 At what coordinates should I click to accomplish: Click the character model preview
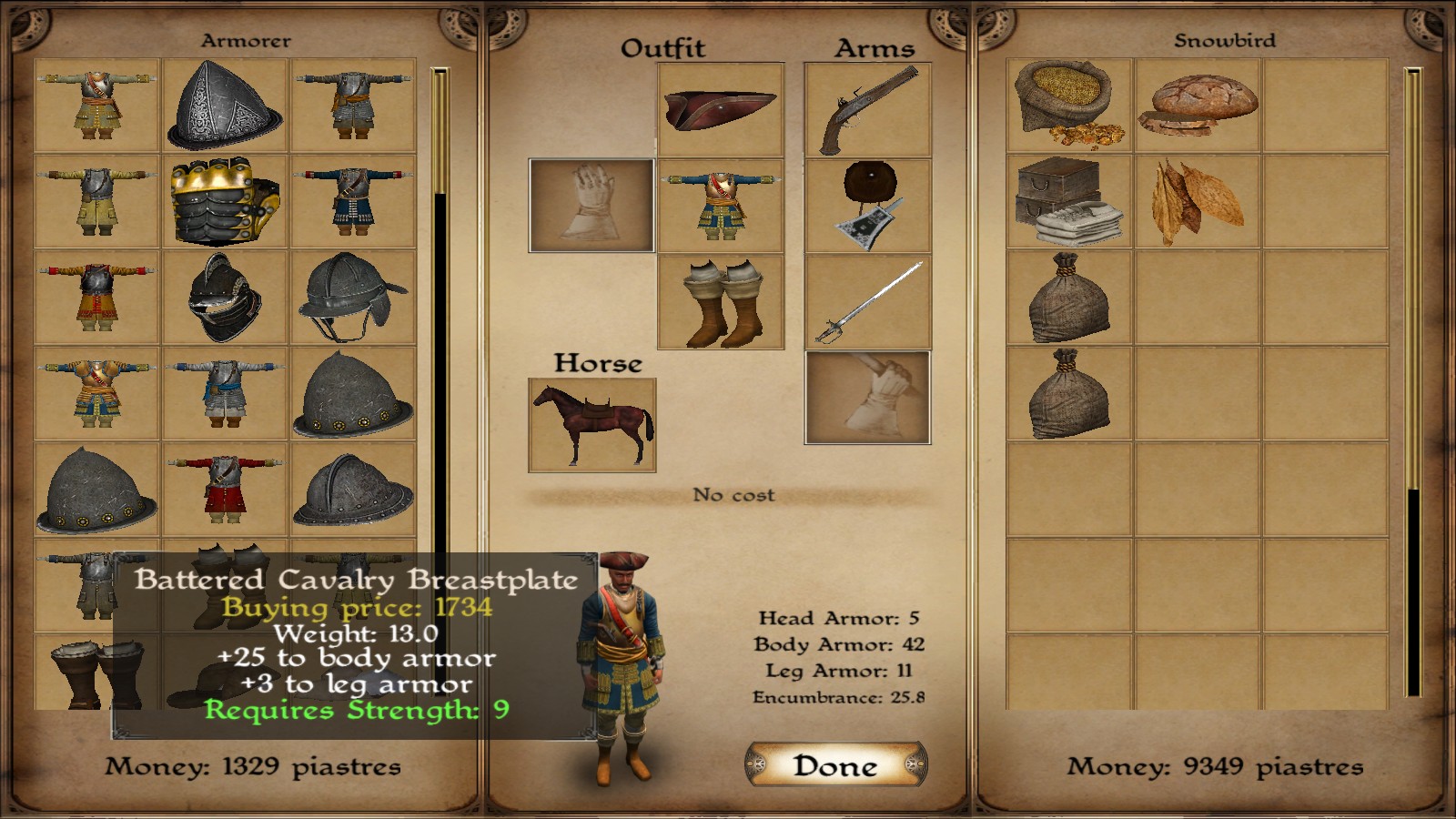coord(623,664)
